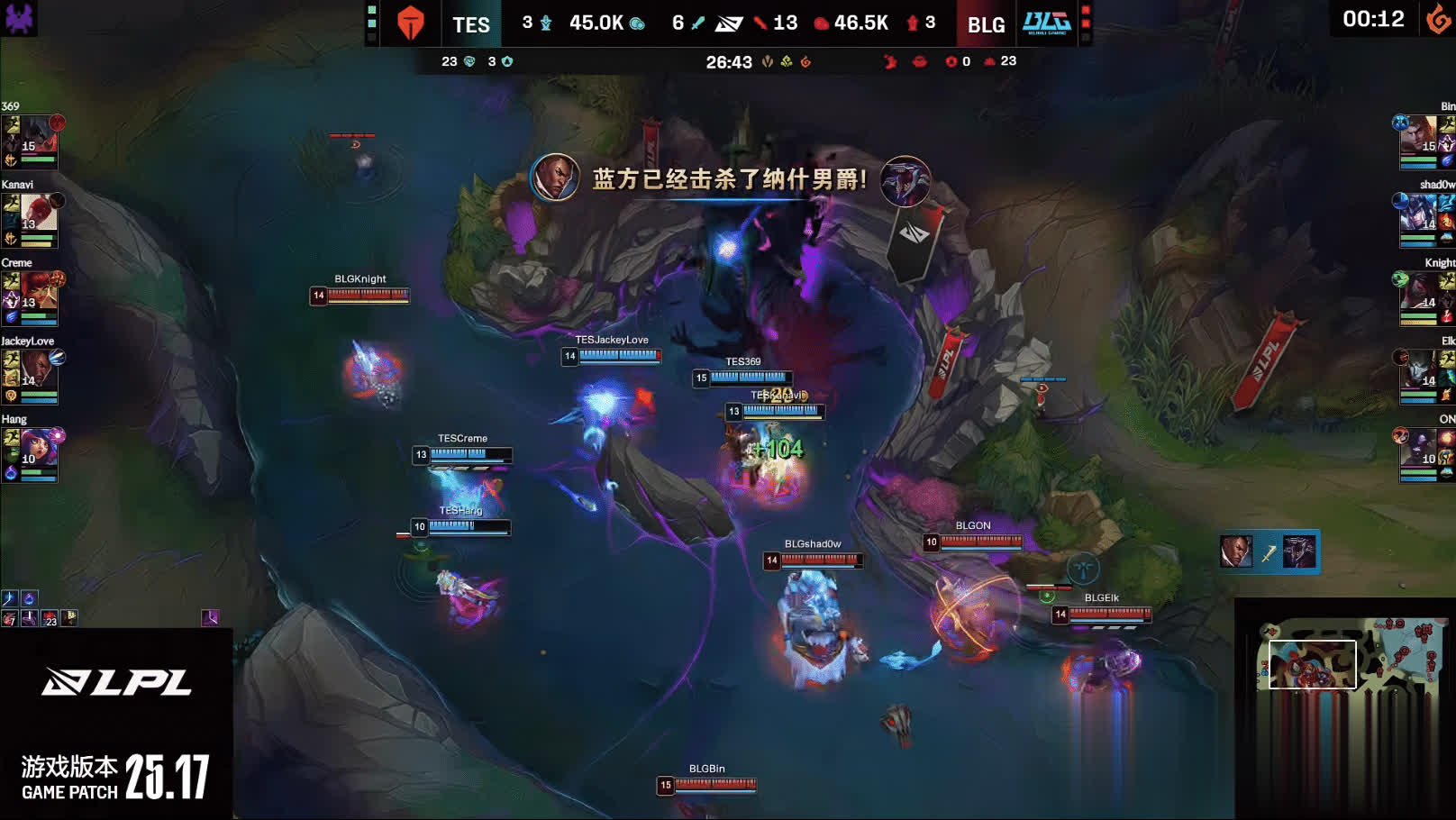This screenshot has height=820, width=1456.
Task: Click the BLG team logo
Action: click(1046, 23)
